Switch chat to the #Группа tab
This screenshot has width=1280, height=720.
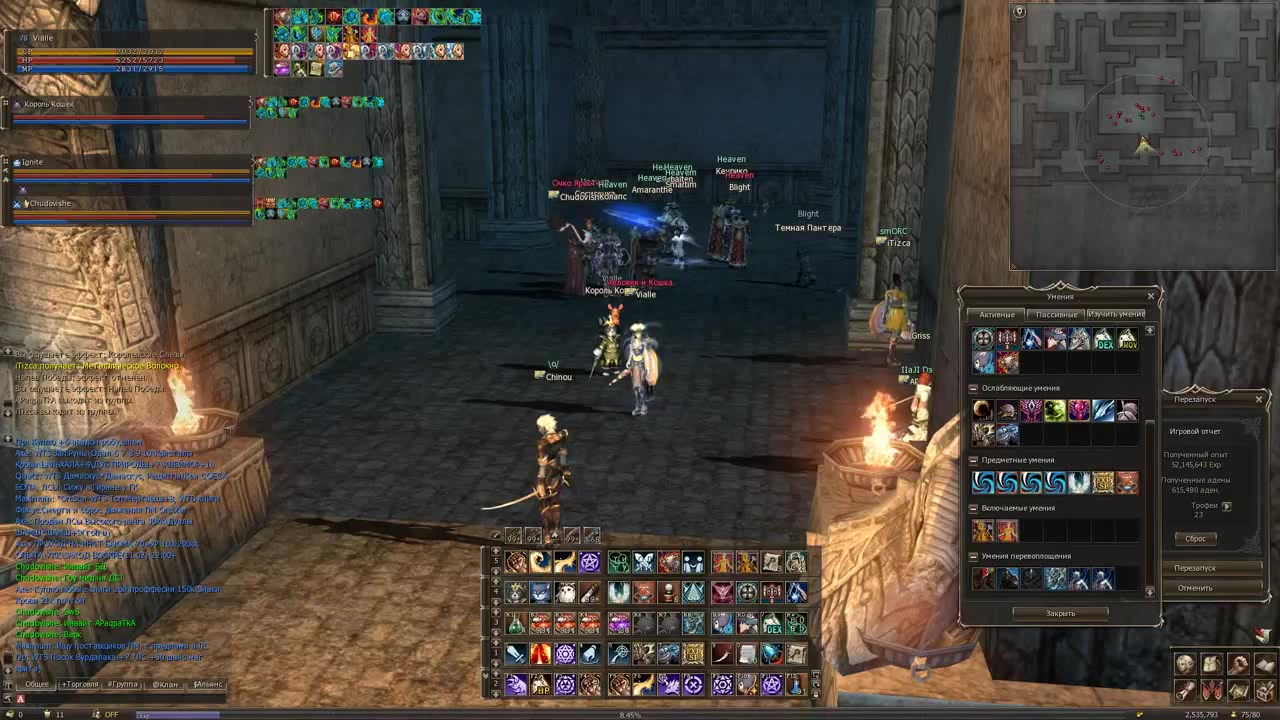tap(123, 684)
